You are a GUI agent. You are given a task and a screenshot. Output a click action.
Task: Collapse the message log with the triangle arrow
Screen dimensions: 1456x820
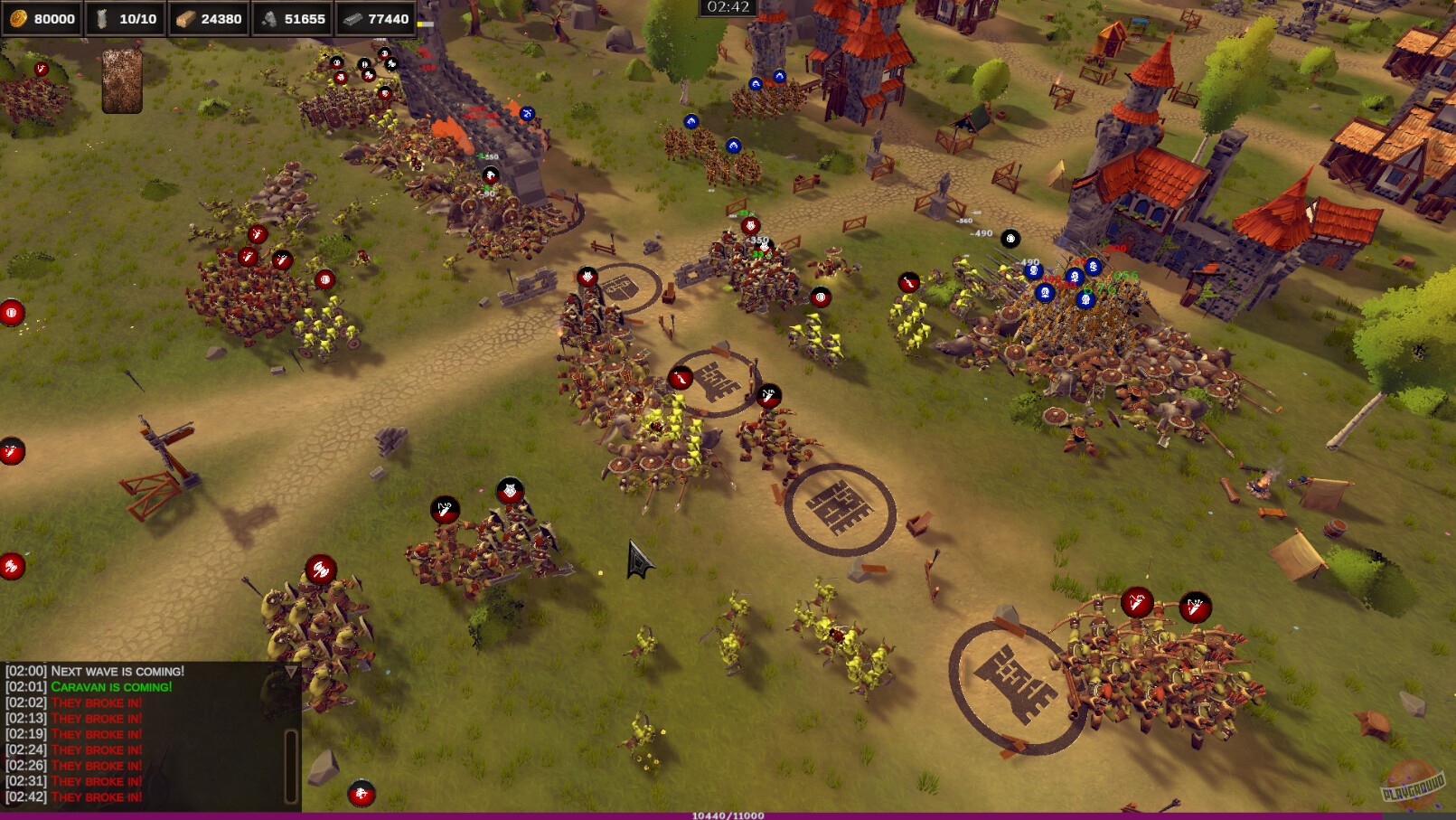click(291, 671)
